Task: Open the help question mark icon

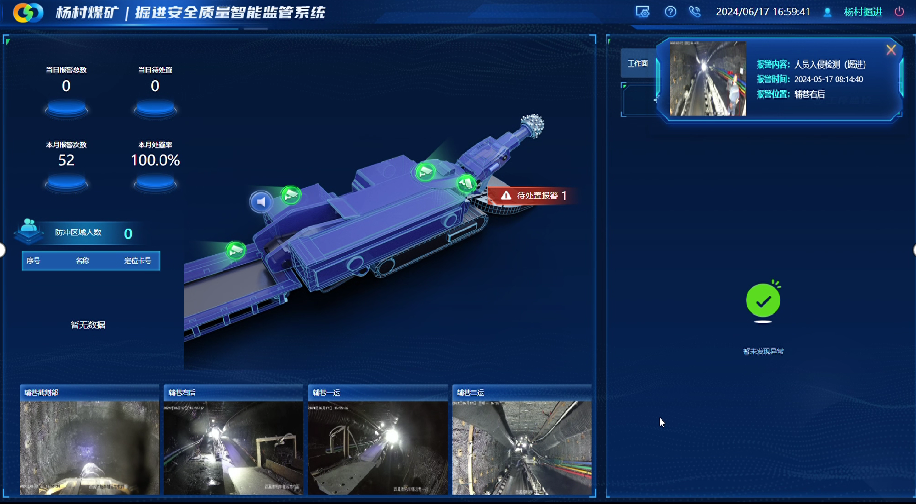Action: (x=670, y=12)
